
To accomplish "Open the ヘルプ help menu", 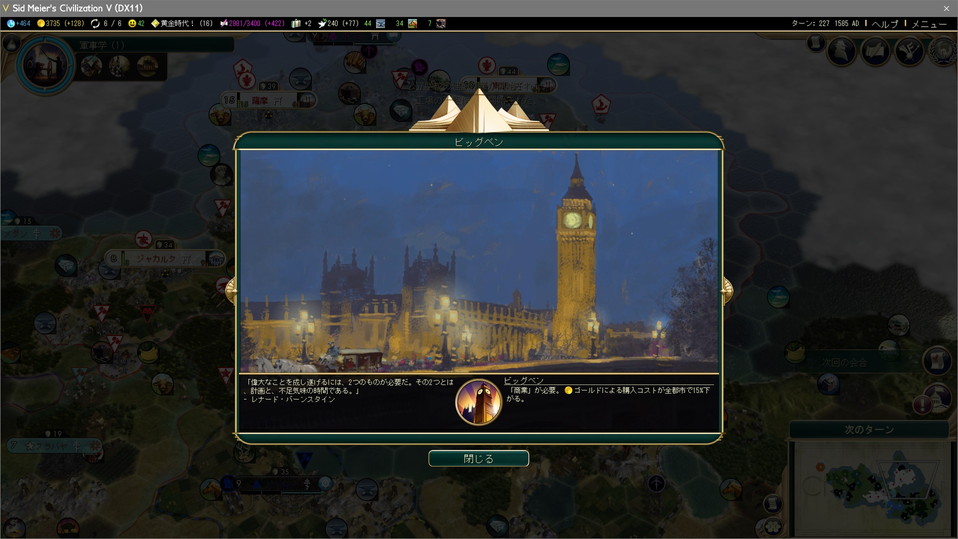I will pyautogui.click(x=884, y=23).
